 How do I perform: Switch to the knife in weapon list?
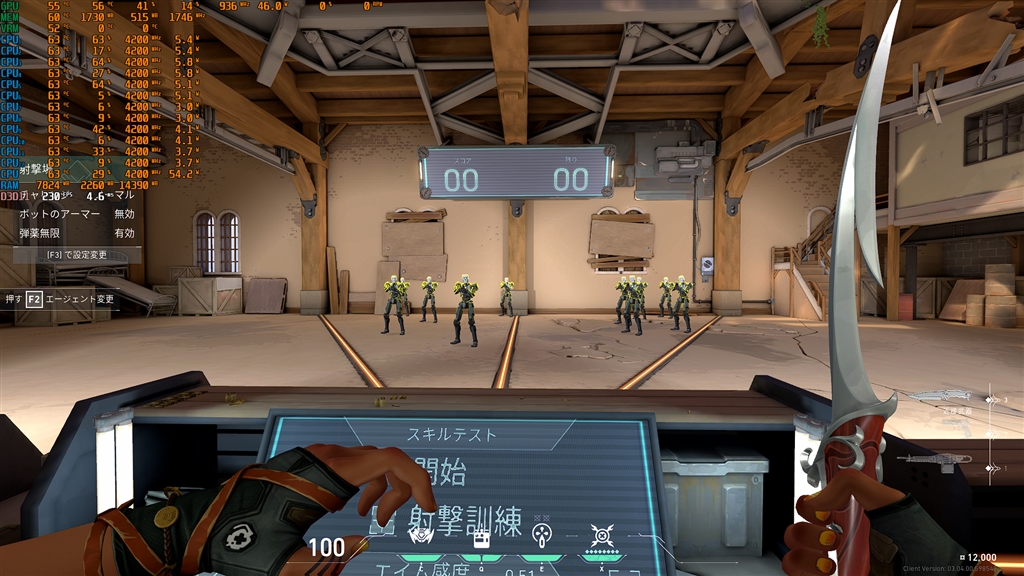942,398
